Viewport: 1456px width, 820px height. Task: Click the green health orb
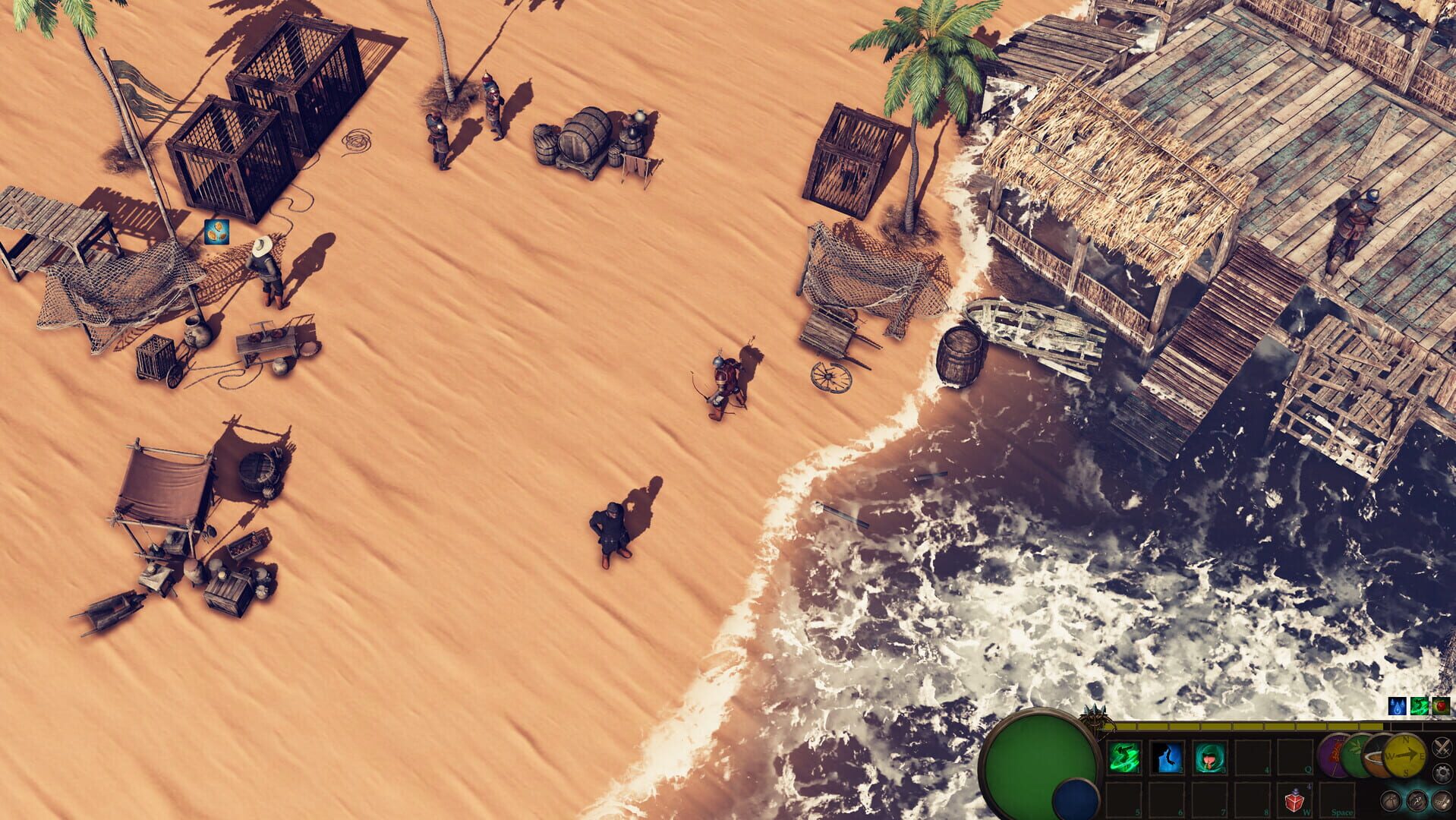(1040, 759)
